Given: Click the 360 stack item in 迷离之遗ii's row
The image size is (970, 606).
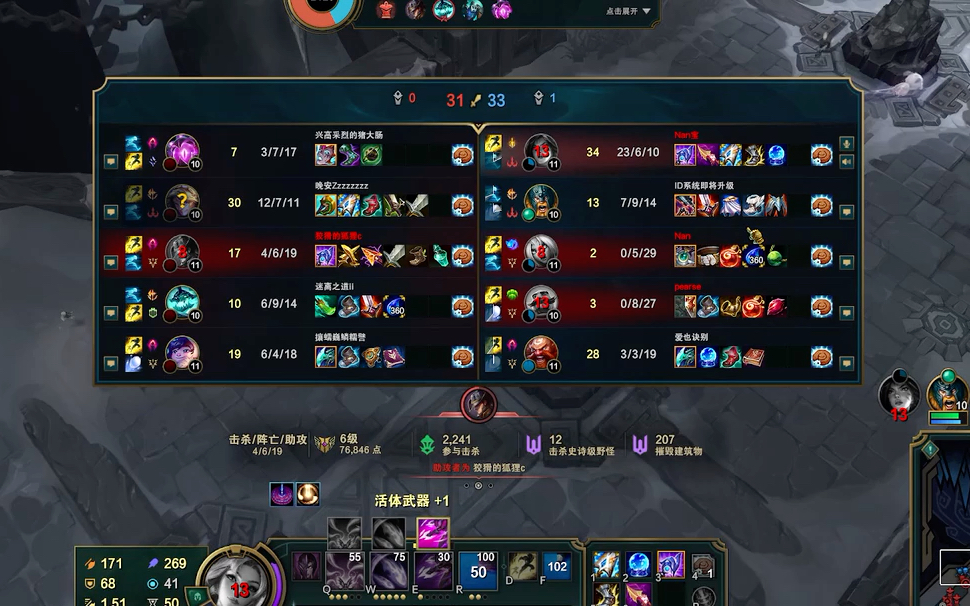Looking at the screenshot, I should [394, 306].
